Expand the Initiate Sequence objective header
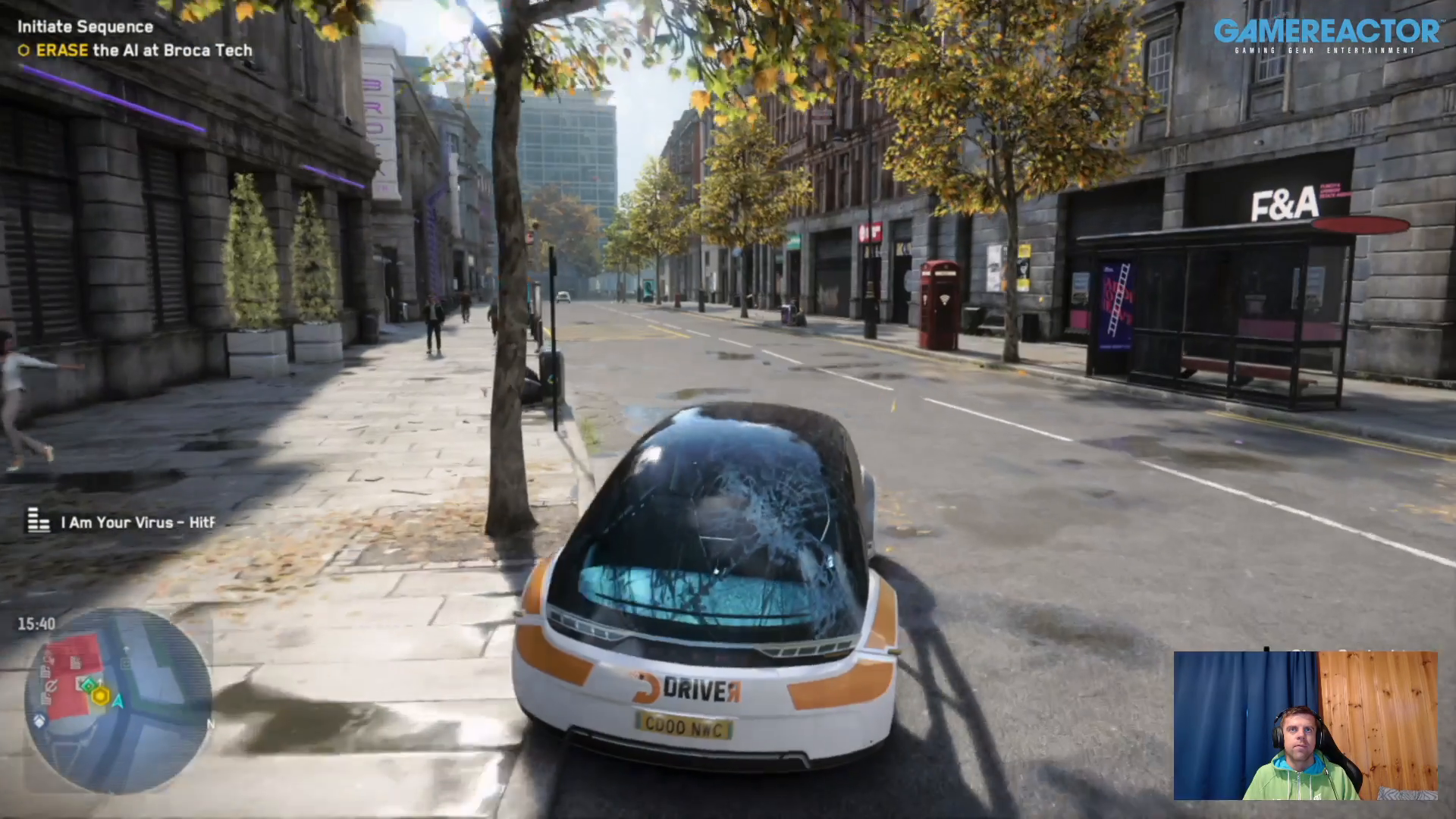 click(x=83, y=26)
